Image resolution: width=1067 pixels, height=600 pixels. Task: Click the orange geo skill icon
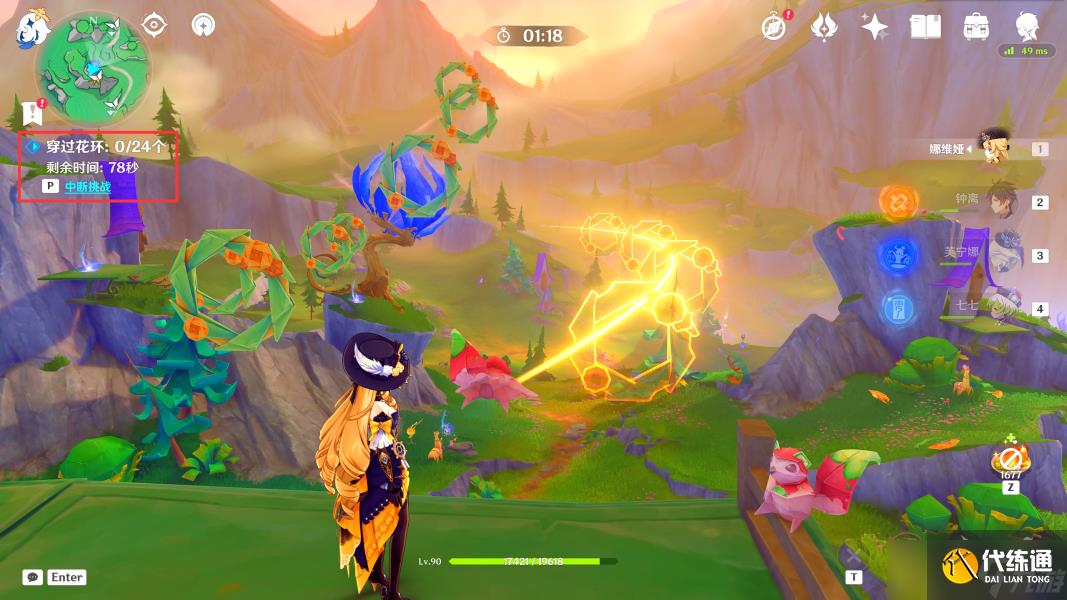coord(898,202)
